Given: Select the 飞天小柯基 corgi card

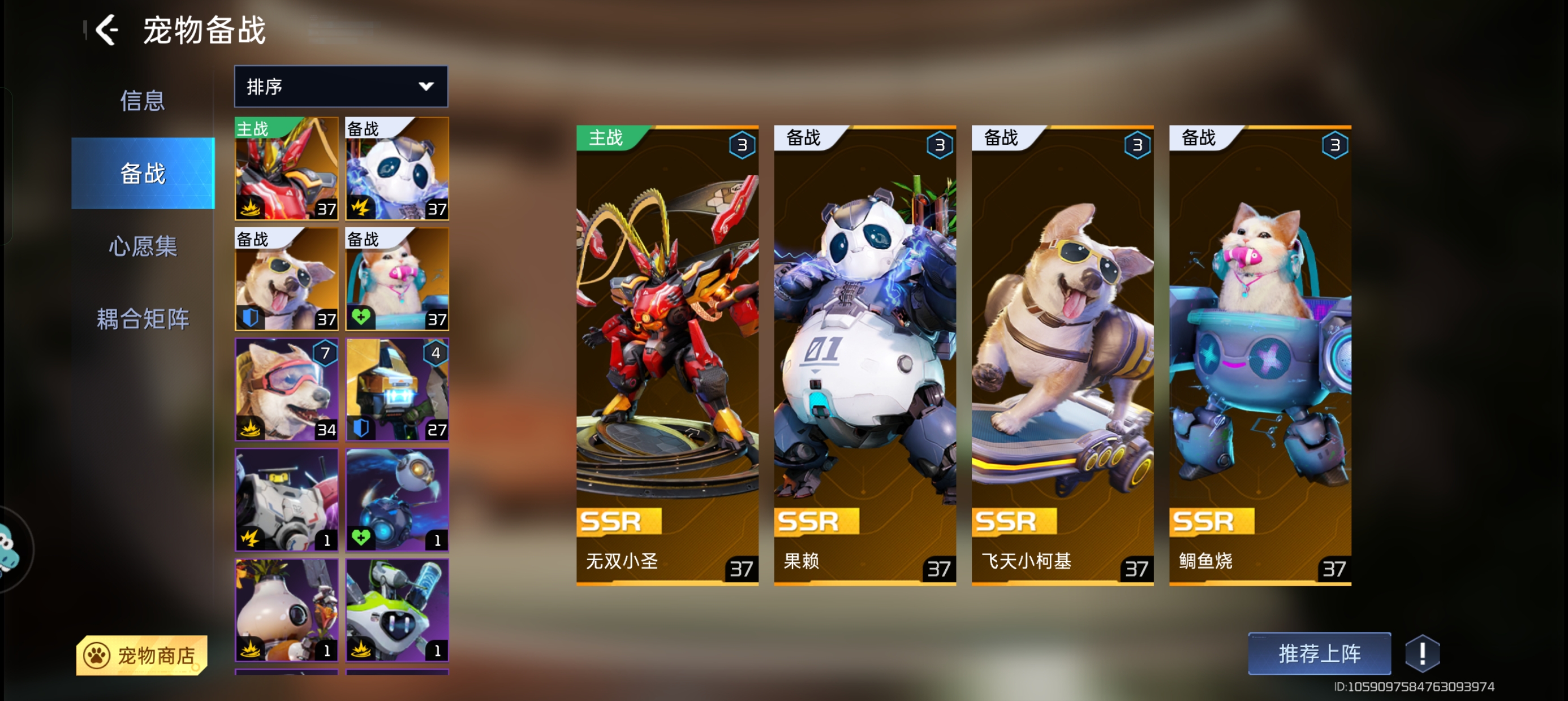Looking at the screenshot, I should (1062, 356).
